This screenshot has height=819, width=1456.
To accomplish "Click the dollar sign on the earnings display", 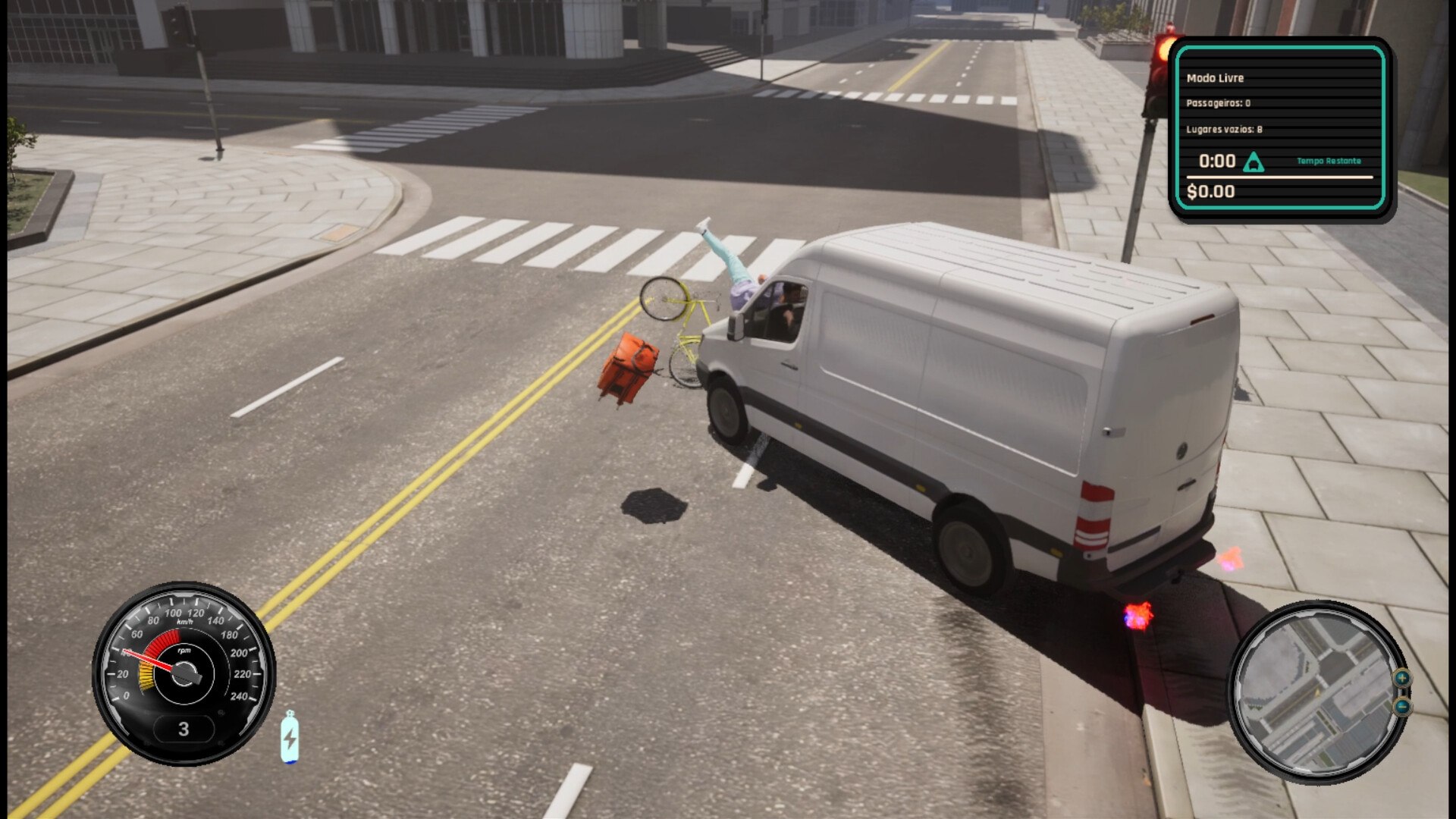I will (1192, 191).
